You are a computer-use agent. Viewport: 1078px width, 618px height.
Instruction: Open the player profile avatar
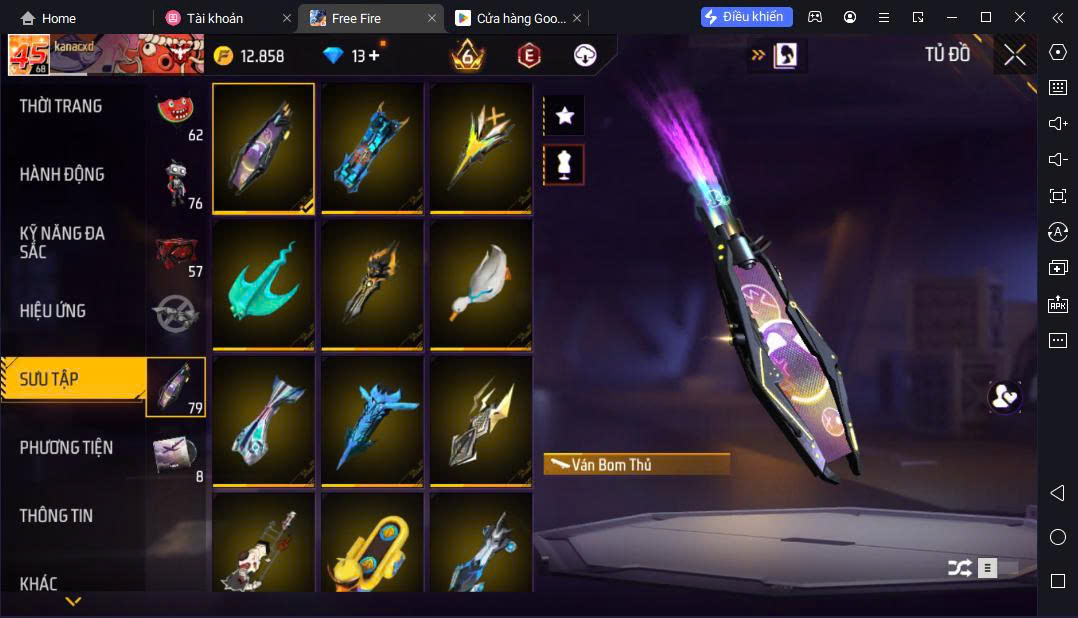tap(29, 55)
